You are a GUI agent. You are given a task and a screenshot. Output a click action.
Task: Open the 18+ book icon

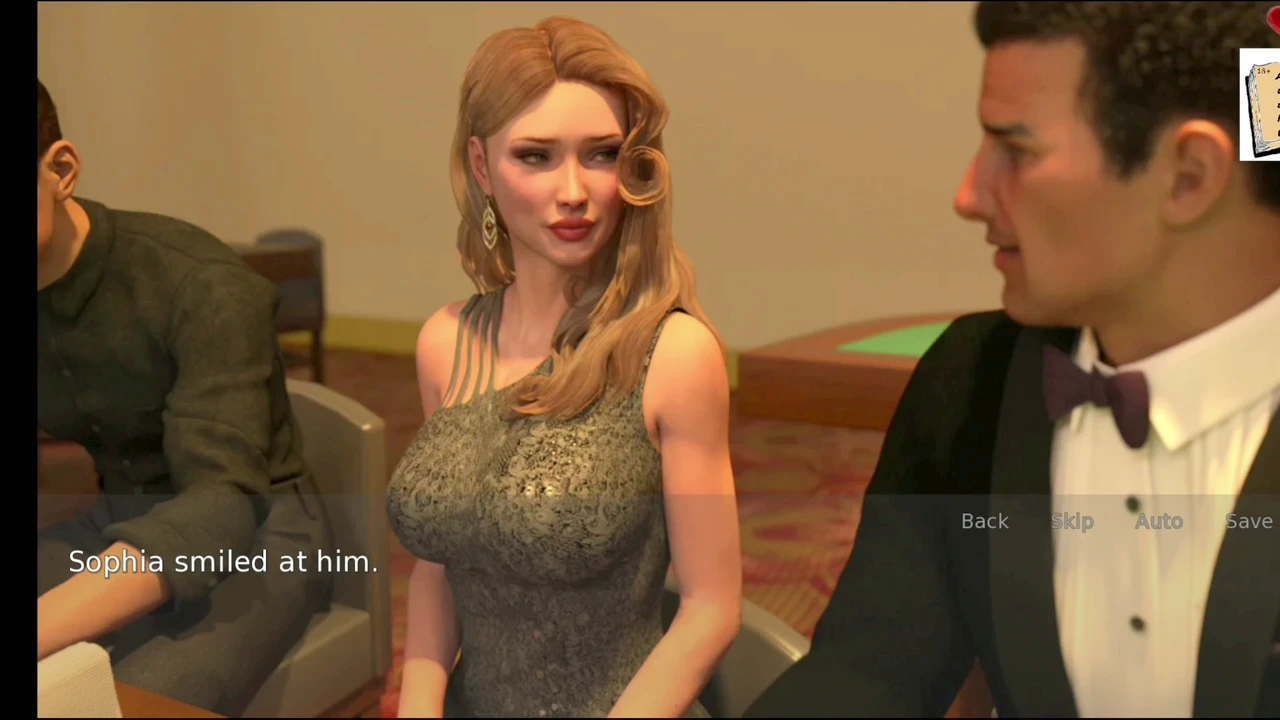(1262, 105)
